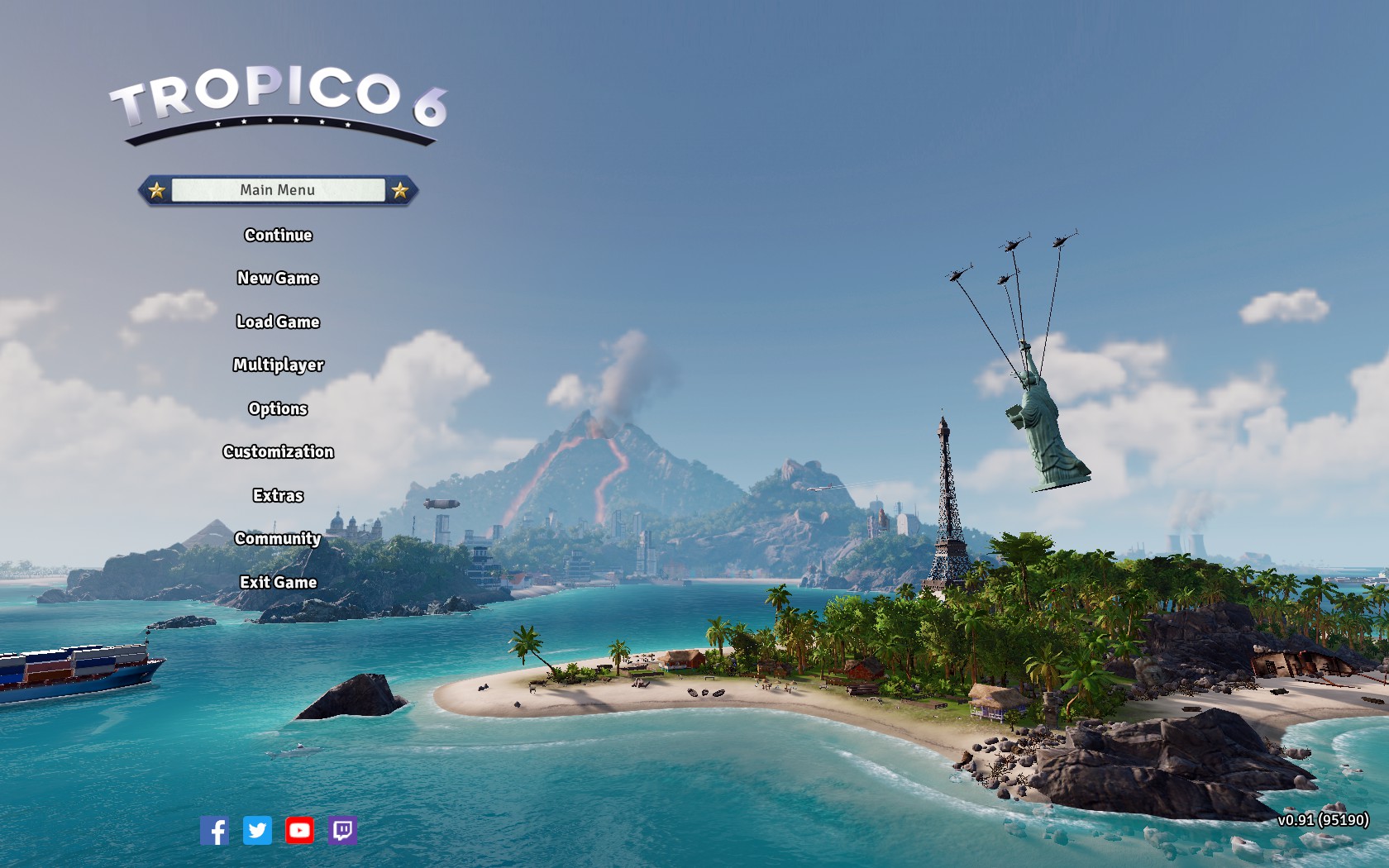Select Continue from the main menu
This screenshot has height=868, width=1389.
coord(278,235)
